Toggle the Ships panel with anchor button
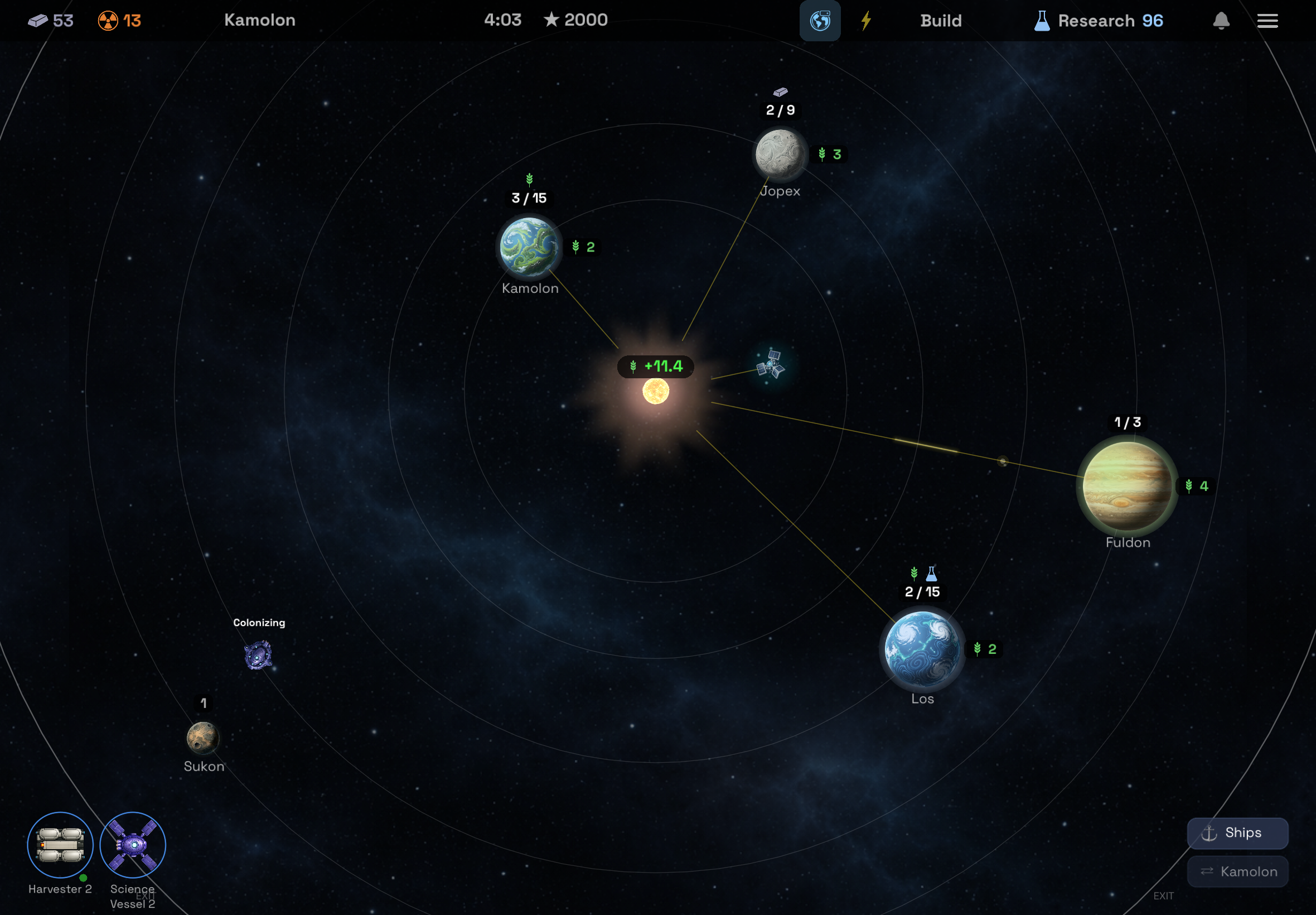The image size is (1316, 915). [x=1237, y=833]
